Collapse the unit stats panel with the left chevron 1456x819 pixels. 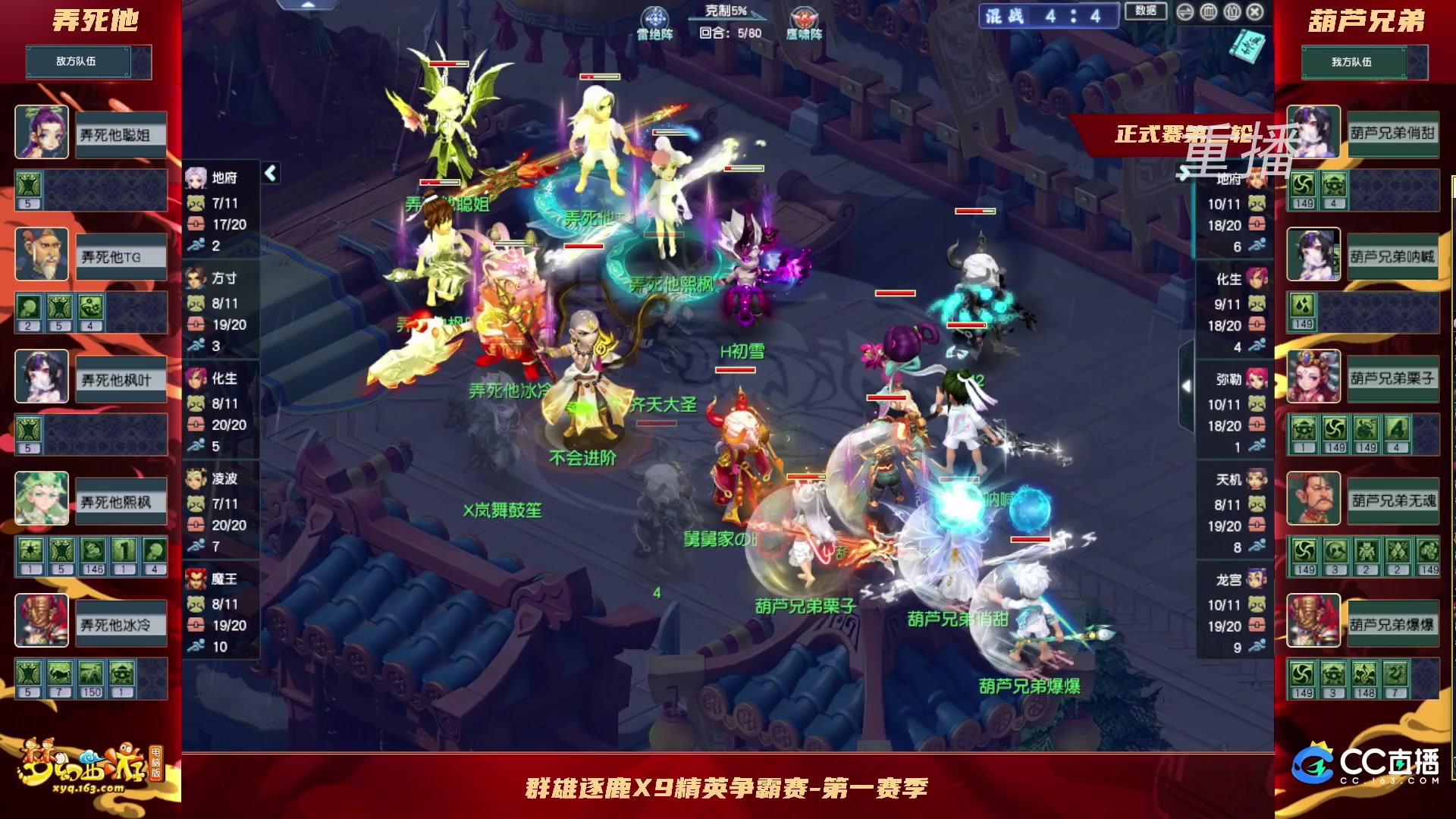click(269, 173)
